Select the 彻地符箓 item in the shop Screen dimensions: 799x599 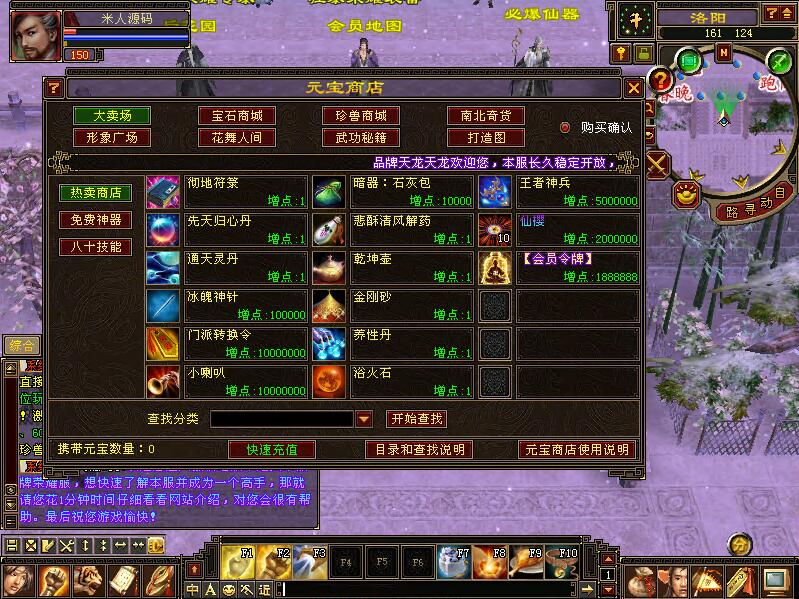click(162, 191)
